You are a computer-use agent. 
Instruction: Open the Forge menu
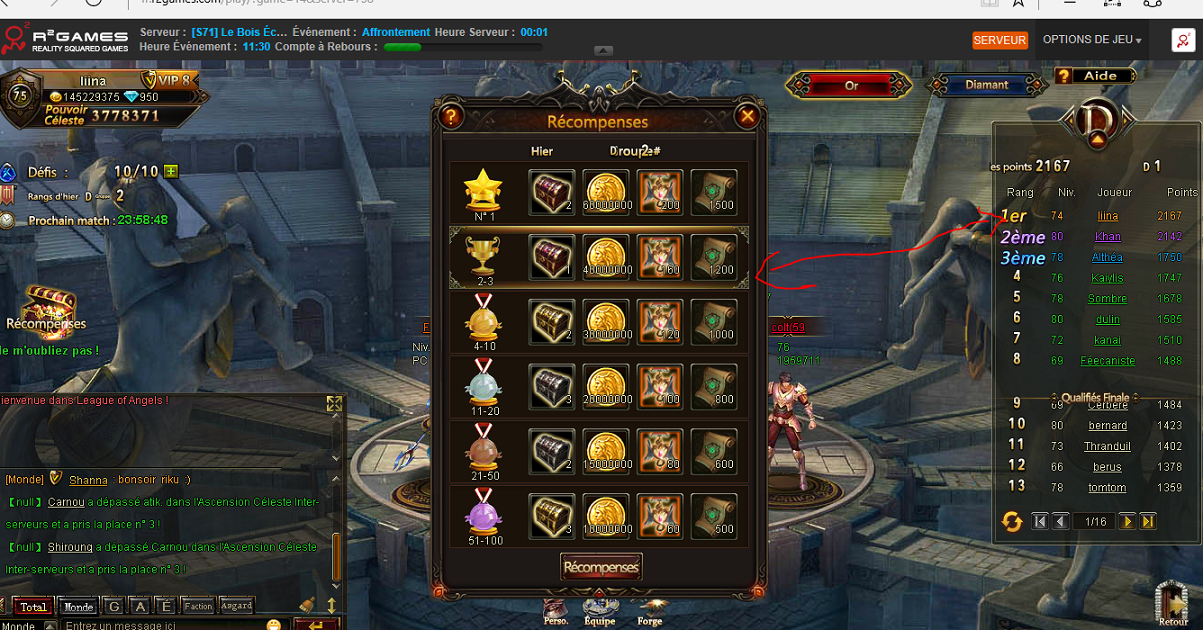[x=649, y=610]
